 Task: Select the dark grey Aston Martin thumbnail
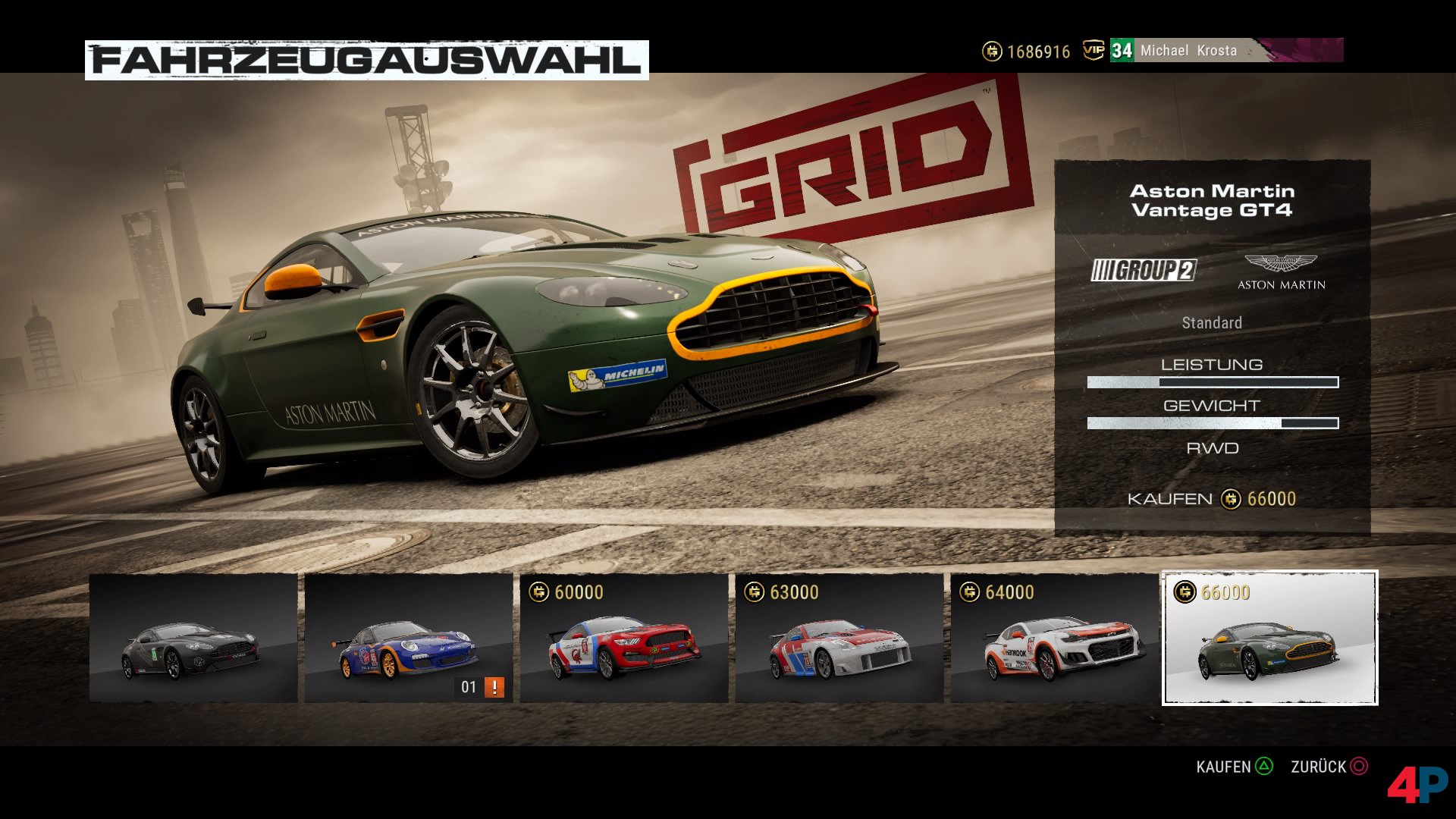(x=193, y=638)
